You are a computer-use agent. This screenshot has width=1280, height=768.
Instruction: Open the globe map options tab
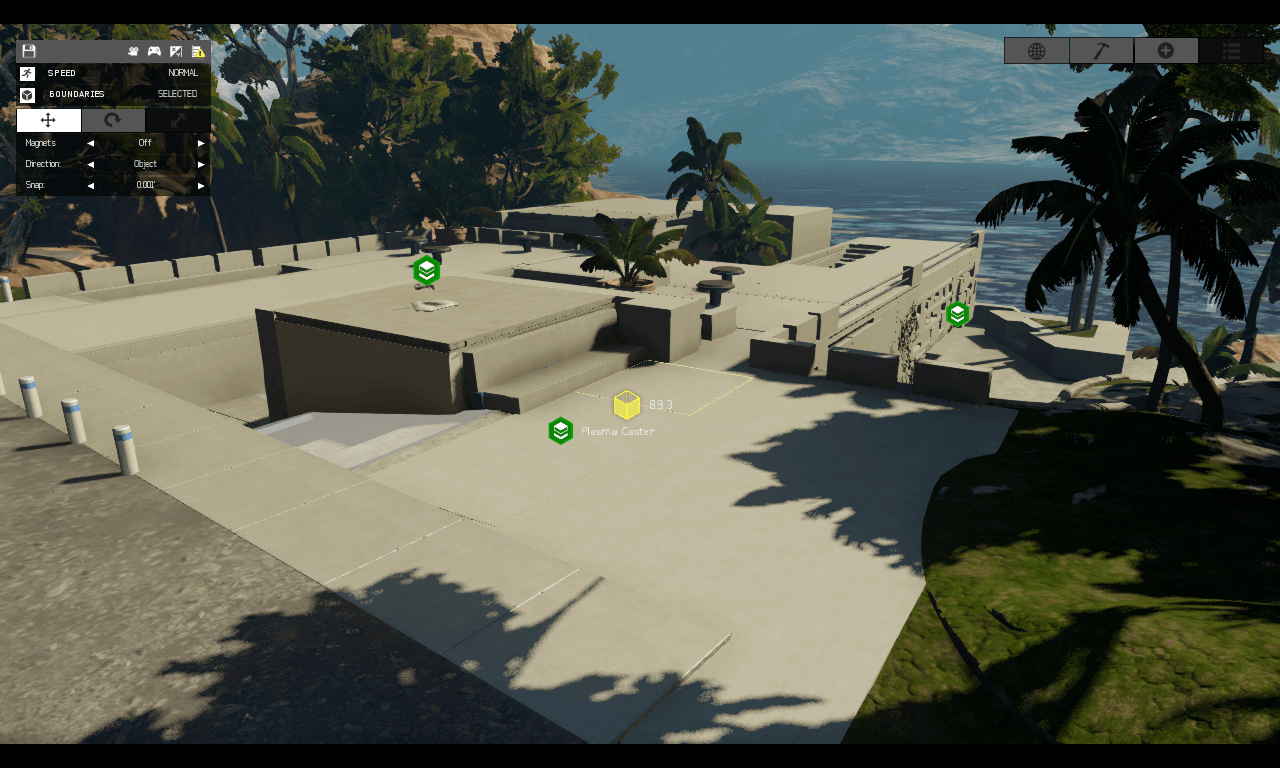pyautogui.click(x=1036, y=51)
